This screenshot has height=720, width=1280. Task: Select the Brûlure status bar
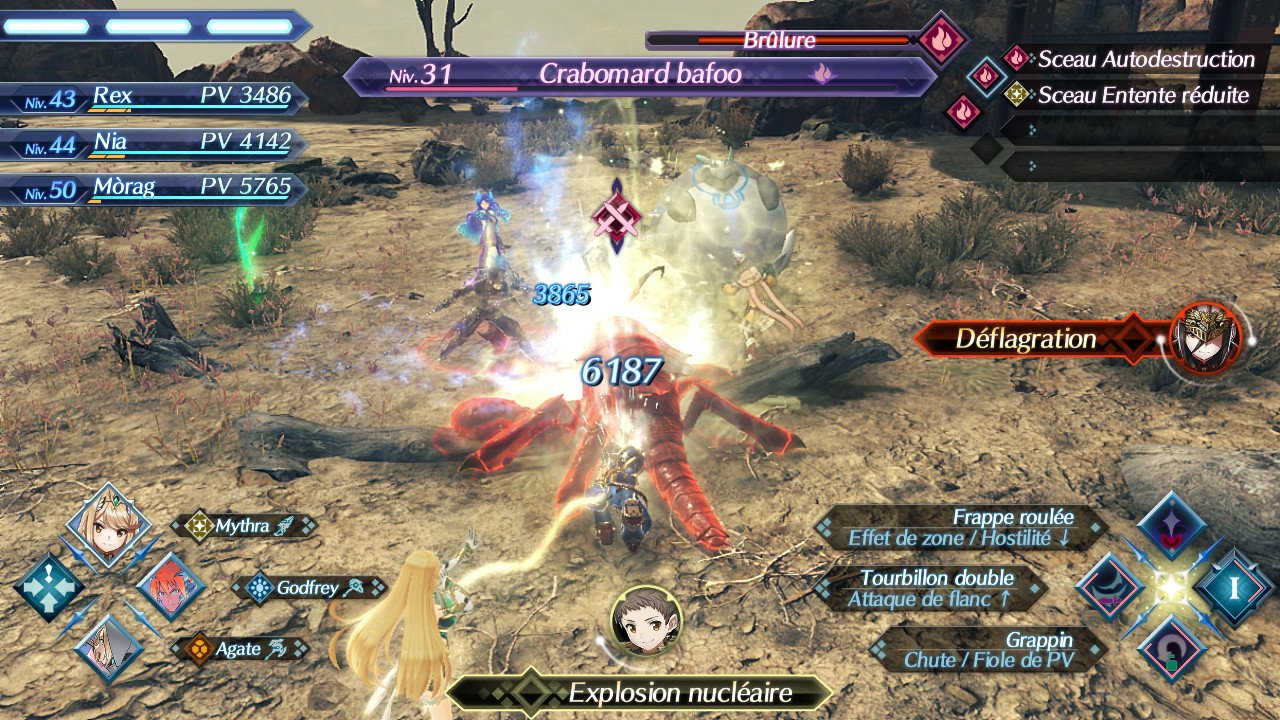click(x=780, y=41)
